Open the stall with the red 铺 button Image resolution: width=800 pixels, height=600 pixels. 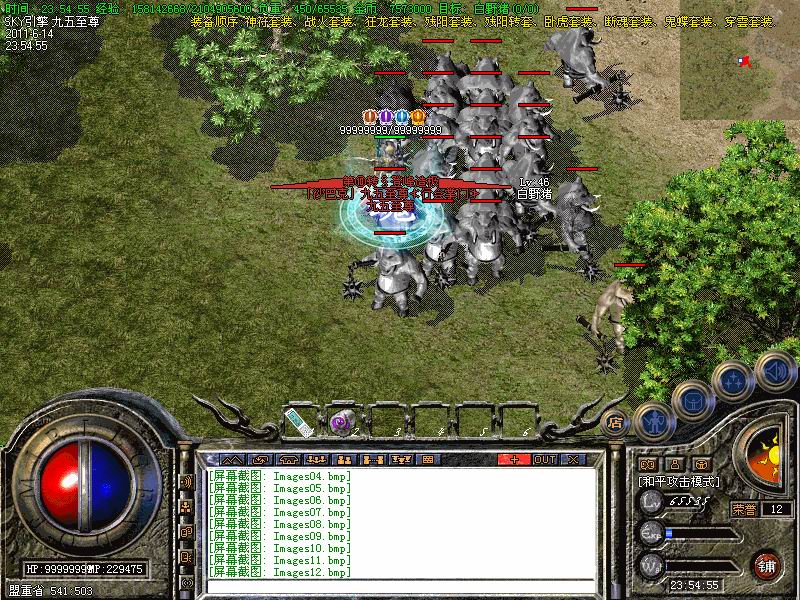(767, 565)
